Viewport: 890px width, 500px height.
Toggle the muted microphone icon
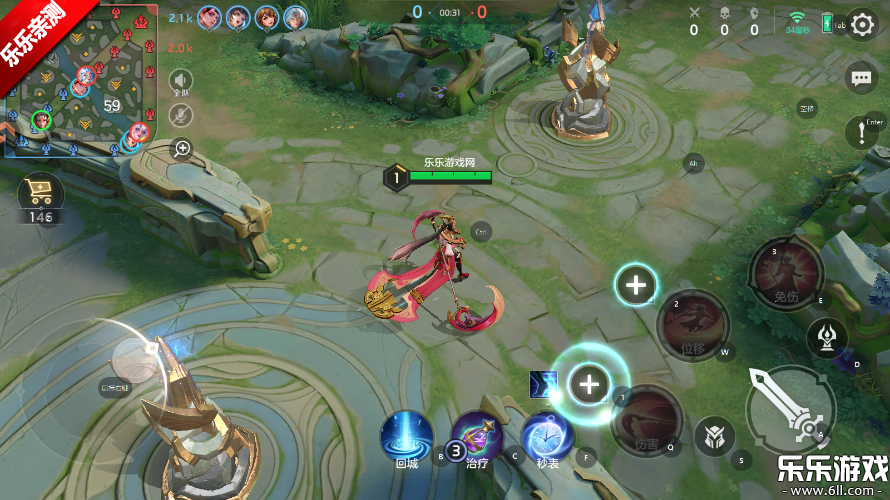[x=181, y=115]
